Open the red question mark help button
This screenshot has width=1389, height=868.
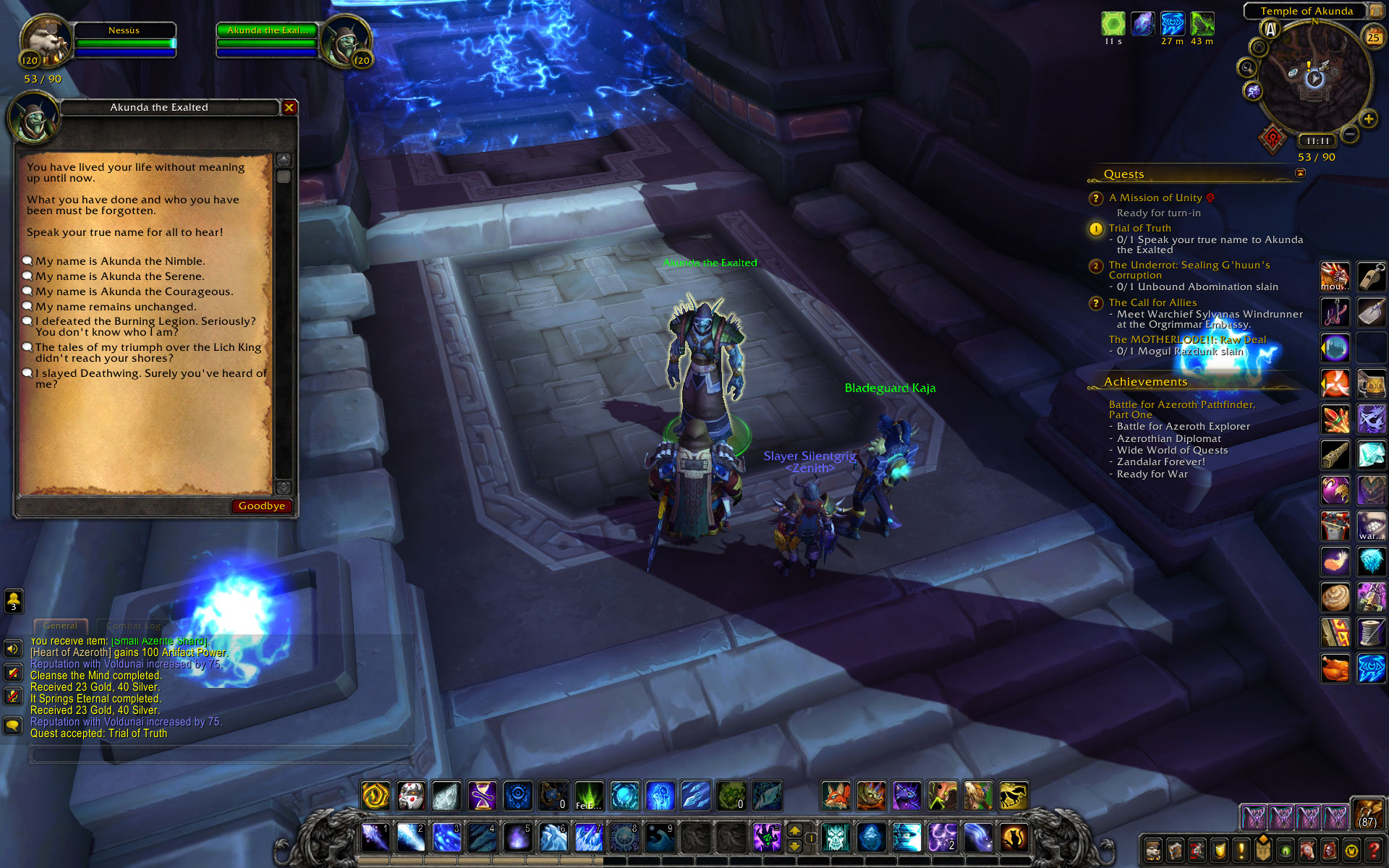pos(1372,851)
